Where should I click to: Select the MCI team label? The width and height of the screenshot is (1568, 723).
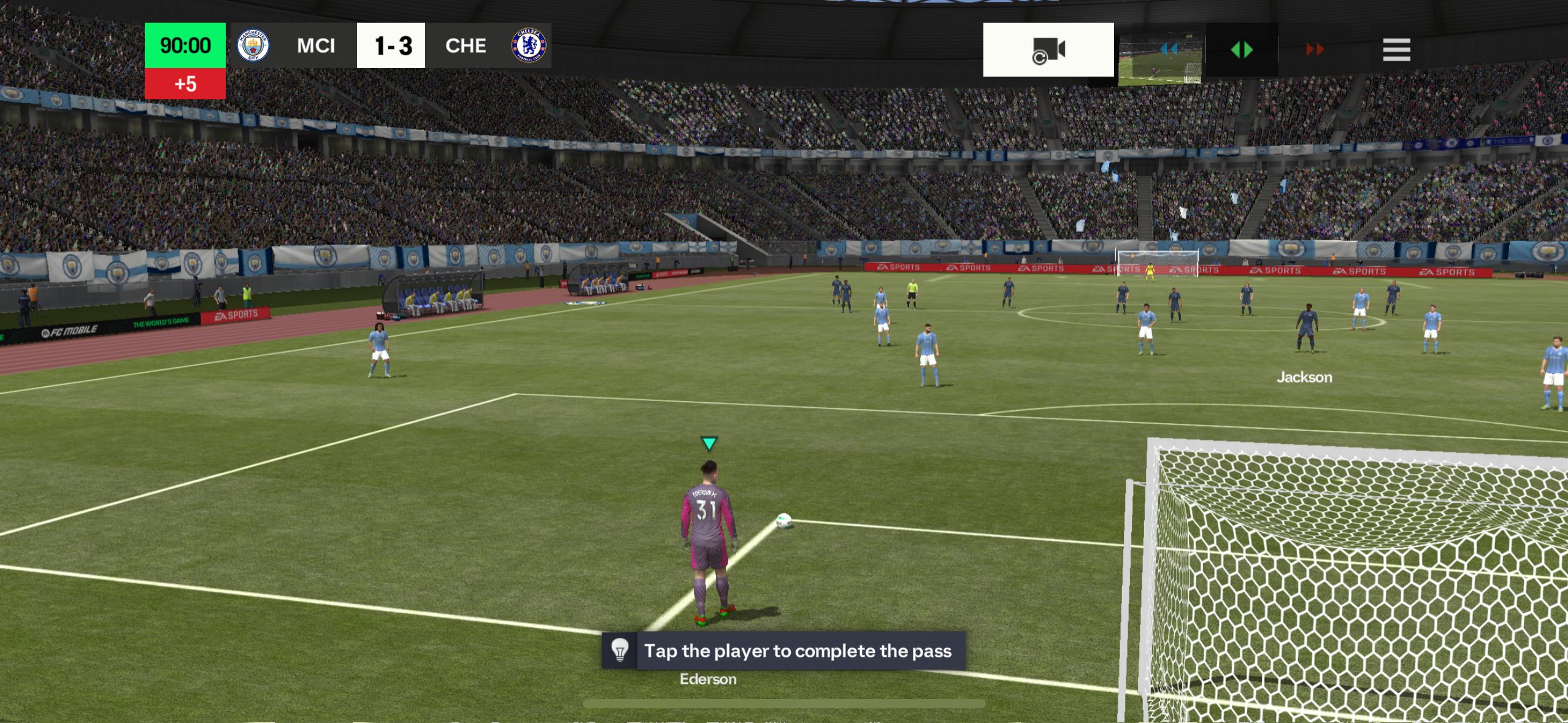click(316, 45)
